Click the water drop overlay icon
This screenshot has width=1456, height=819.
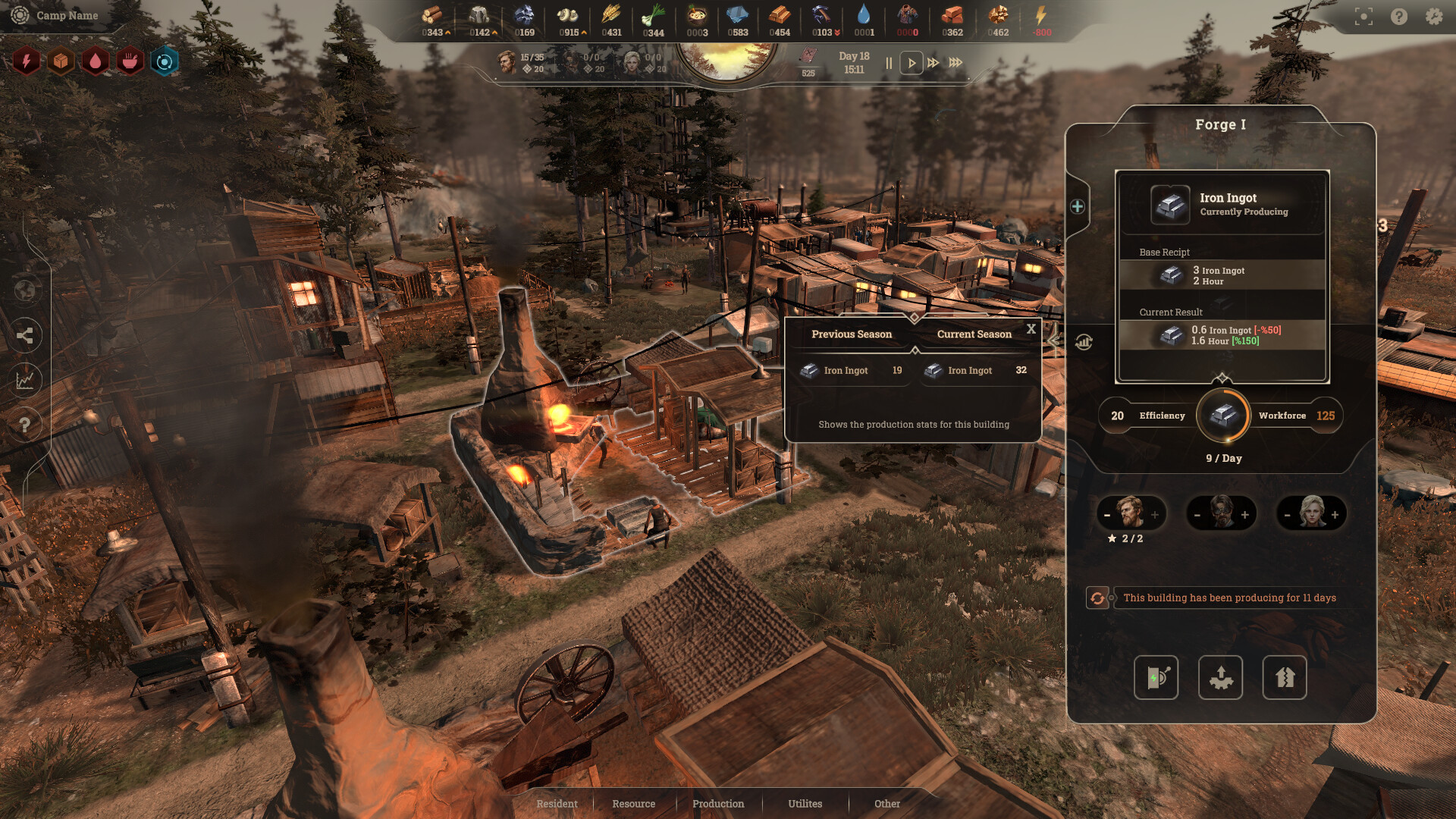coord(95,61)
